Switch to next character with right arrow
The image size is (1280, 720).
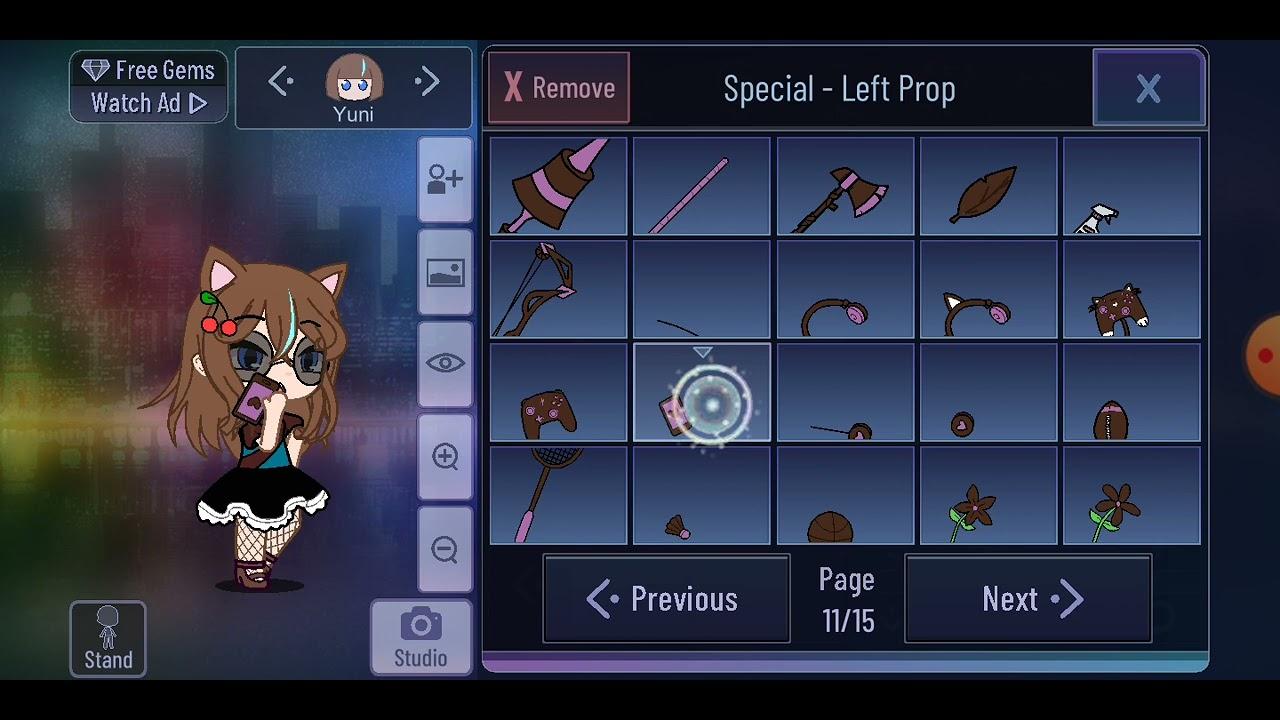point(428,81)
